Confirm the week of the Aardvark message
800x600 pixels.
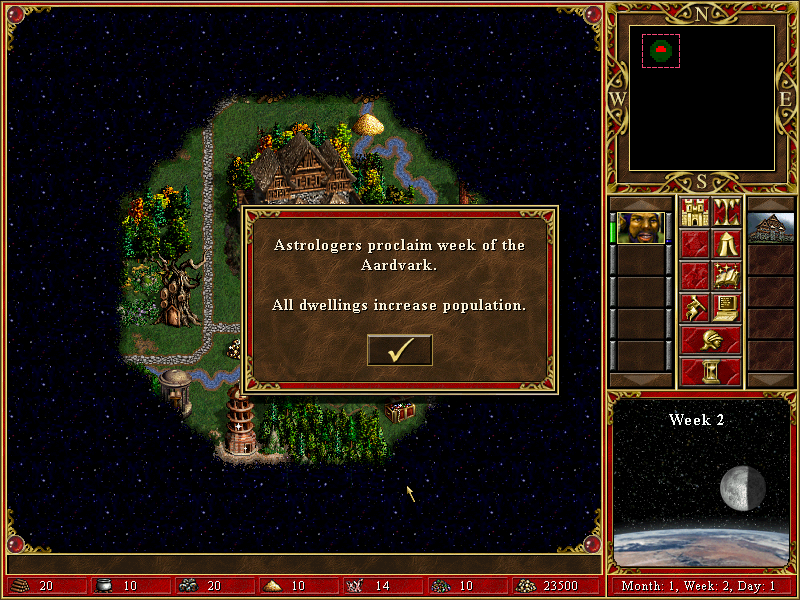click(x=399, y=350)
